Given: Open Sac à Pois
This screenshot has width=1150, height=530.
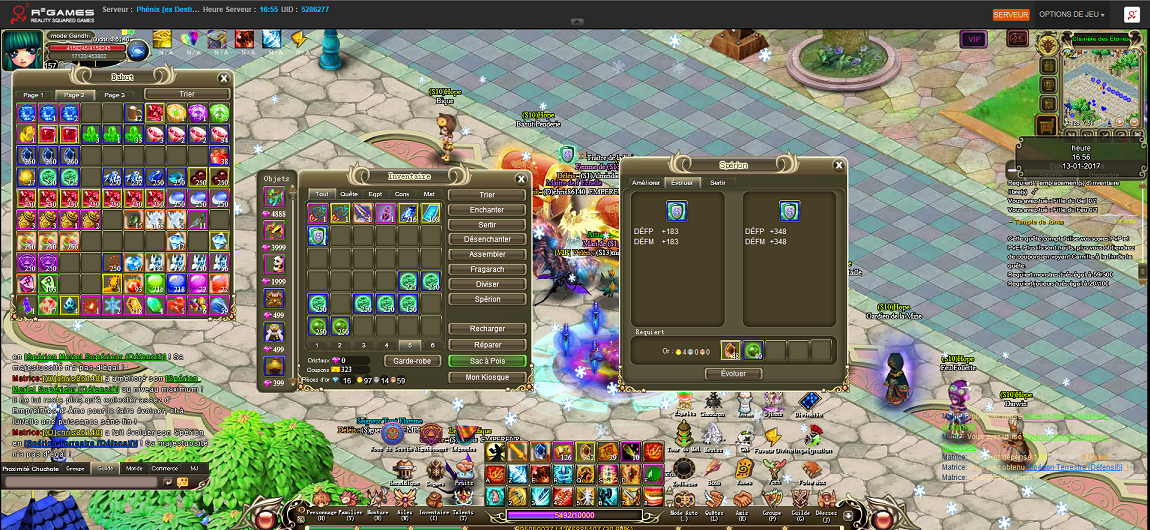Looking at the screenshot, I should click(487, 361).
